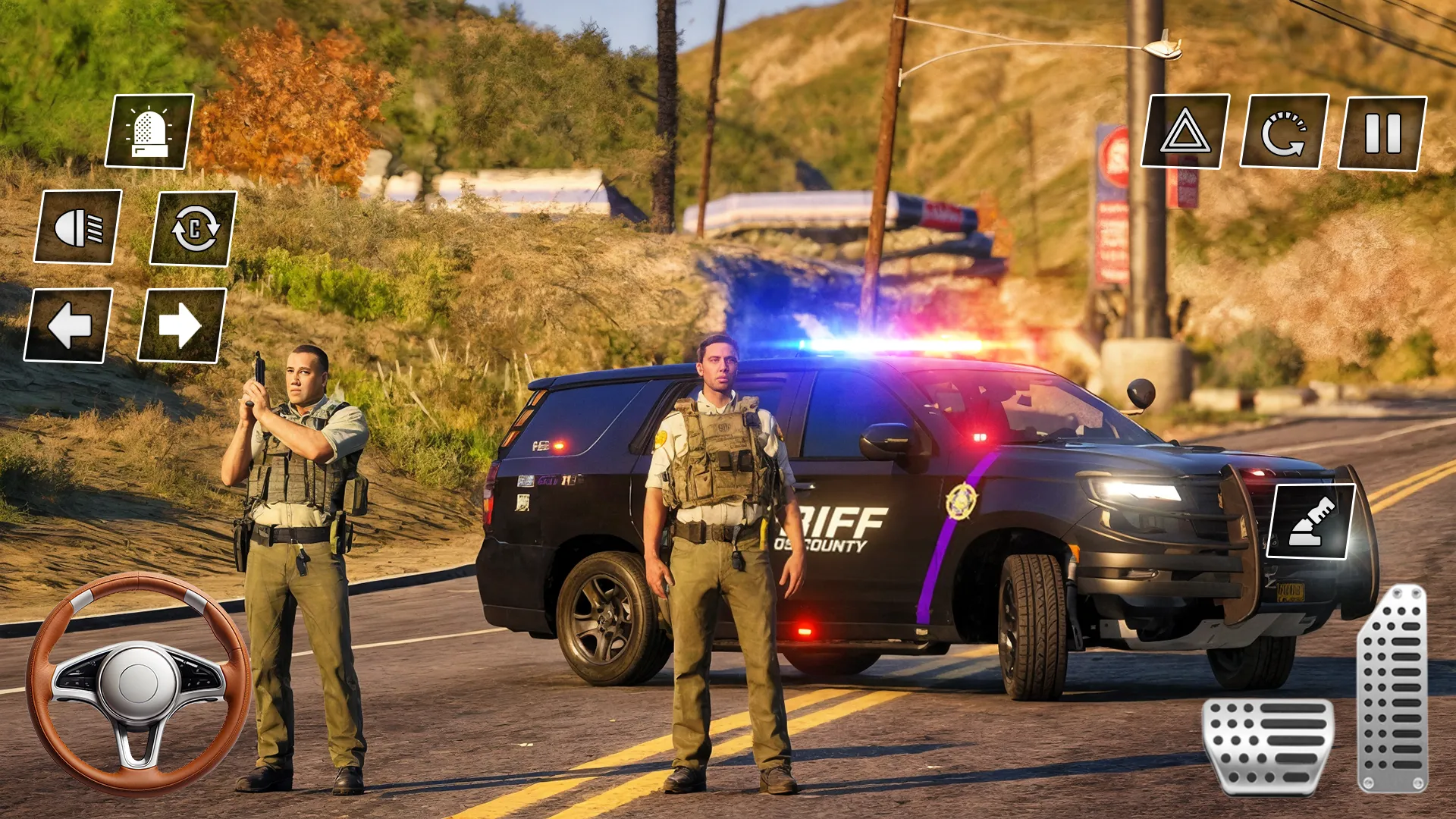This screenshot has width=1456, height=819.
Task: Toggle the police siren on
Action: click(149, 131)
